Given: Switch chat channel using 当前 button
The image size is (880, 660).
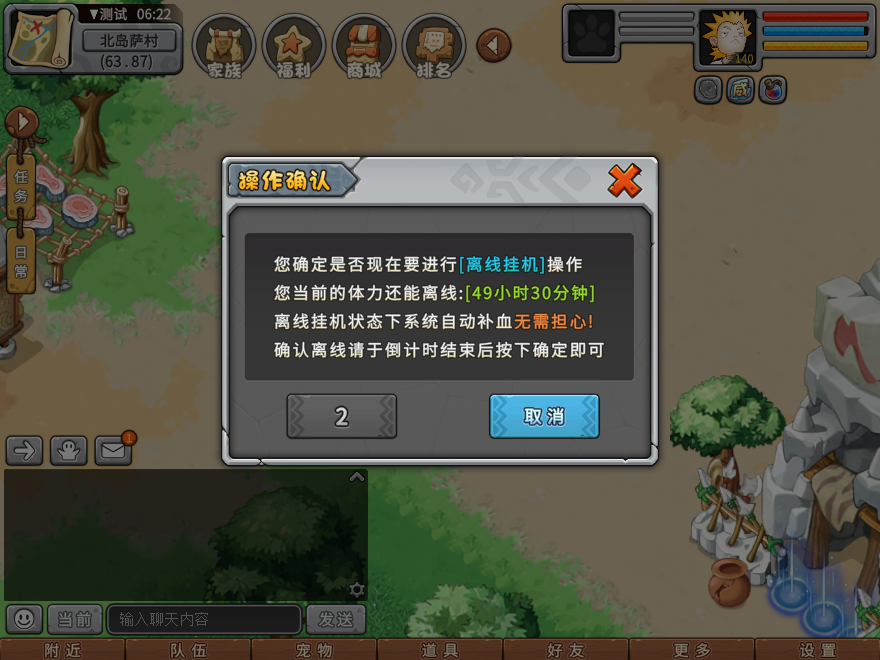Looking at the screenshot, I should tap(75, 619).
